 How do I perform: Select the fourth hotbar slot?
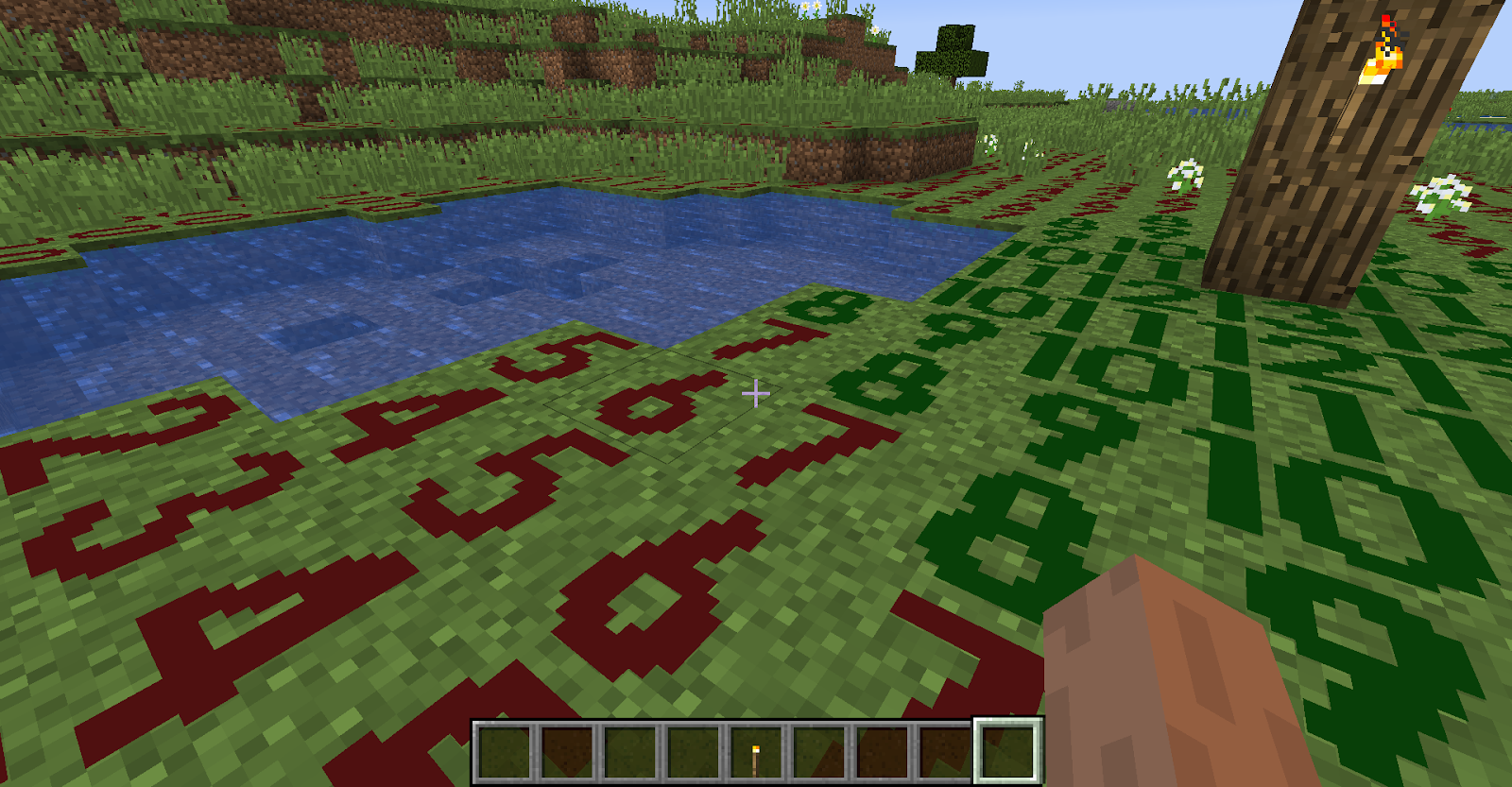tap(691, 751)
